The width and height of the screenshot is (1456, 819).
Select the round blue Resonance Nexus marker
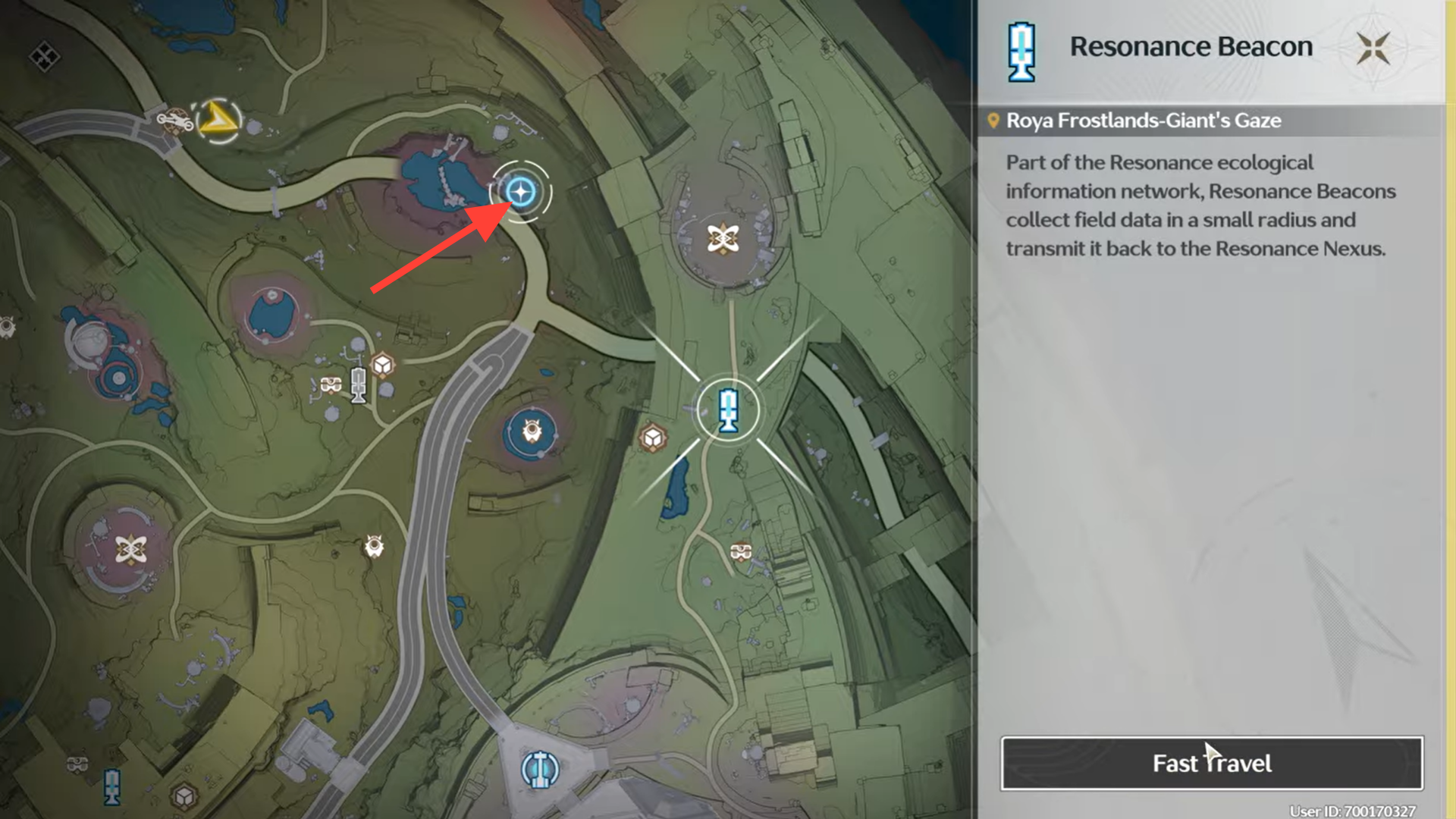pyautogui.click(x=540, y=769)
